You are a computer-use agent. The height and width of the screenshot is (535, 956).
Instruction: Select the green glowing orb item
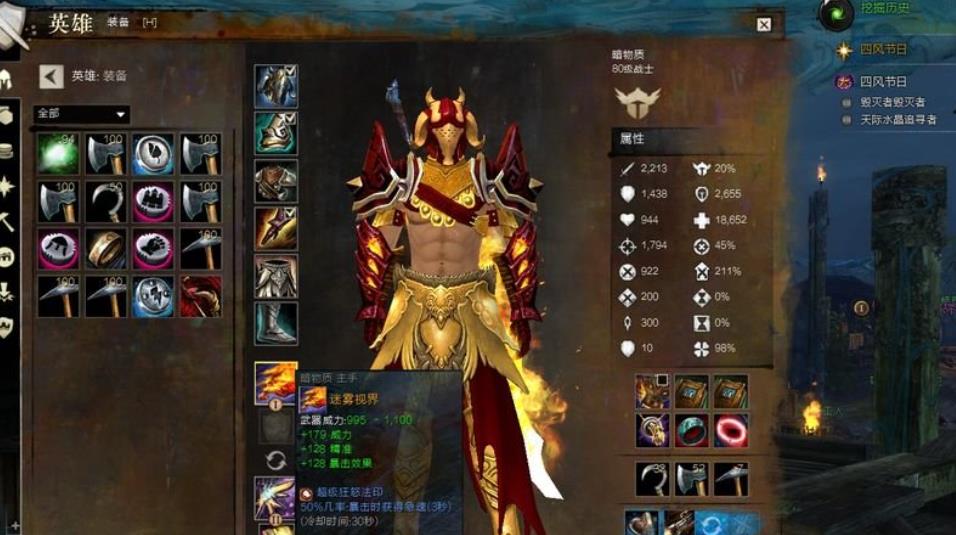tap(58, 154)
